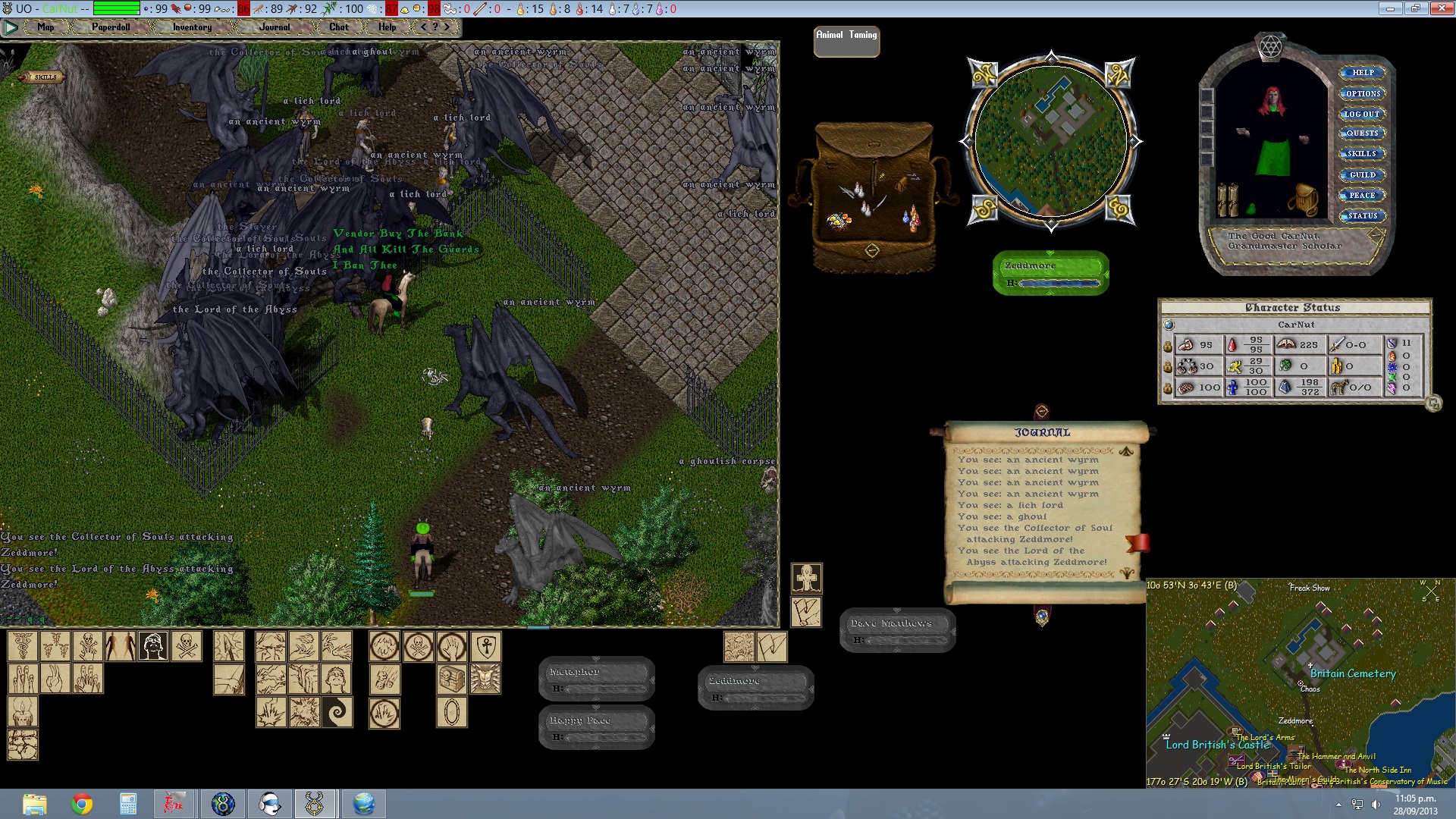Cast the spiral vortex spell icon
The height and width of the screenshot is (819, 1456).
337,712
